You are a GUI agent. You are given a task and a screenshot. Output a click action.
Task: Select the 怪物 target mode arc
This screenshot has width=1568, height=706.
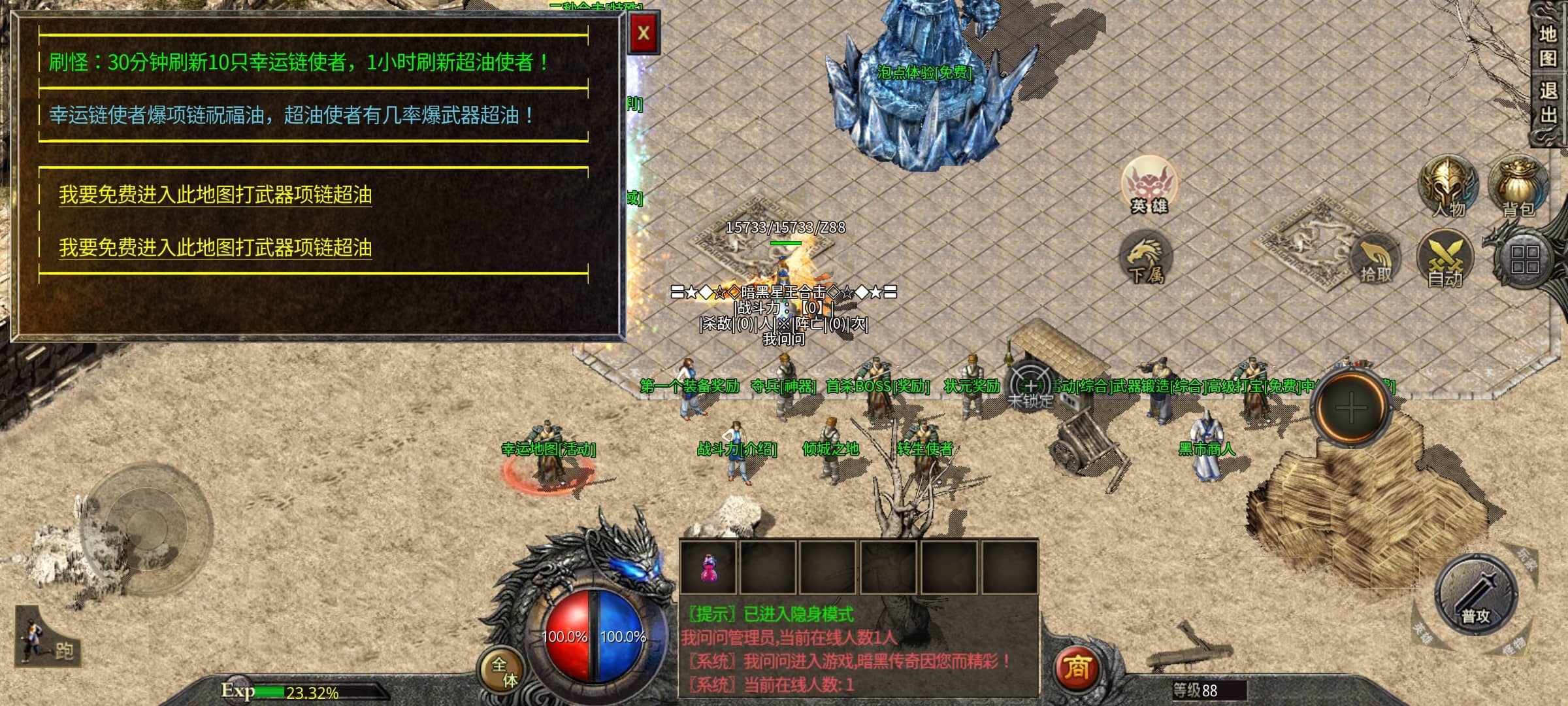click(1514, 646)
